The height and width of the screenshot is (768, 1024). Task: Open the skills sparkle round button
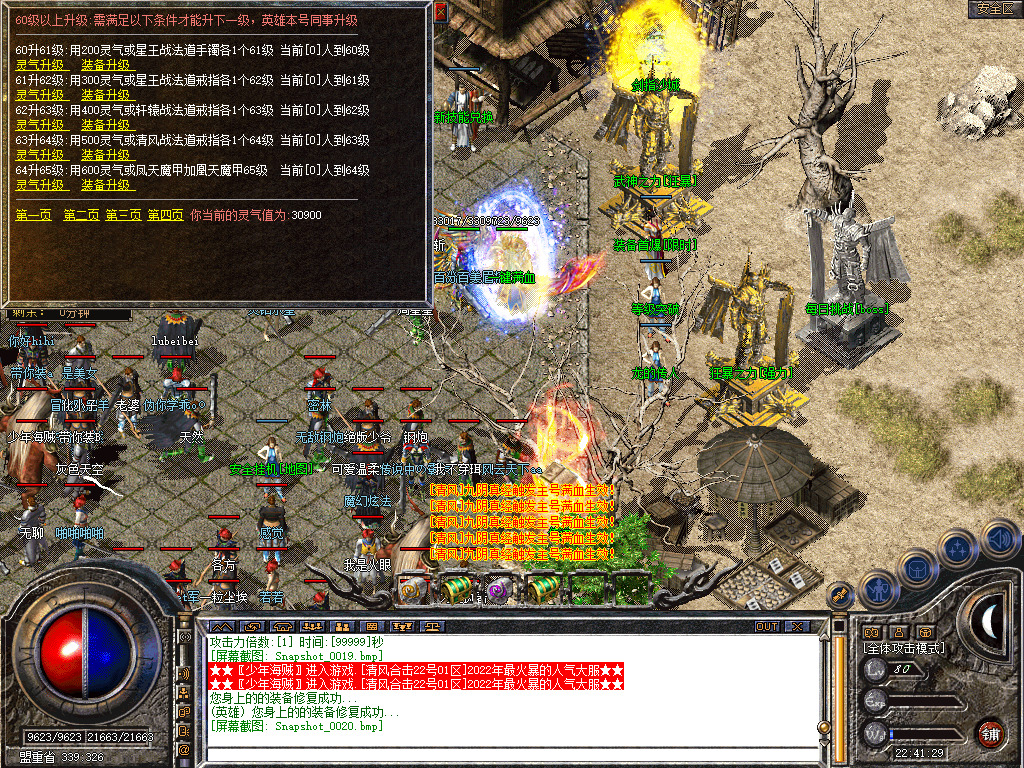click(958, 549)
